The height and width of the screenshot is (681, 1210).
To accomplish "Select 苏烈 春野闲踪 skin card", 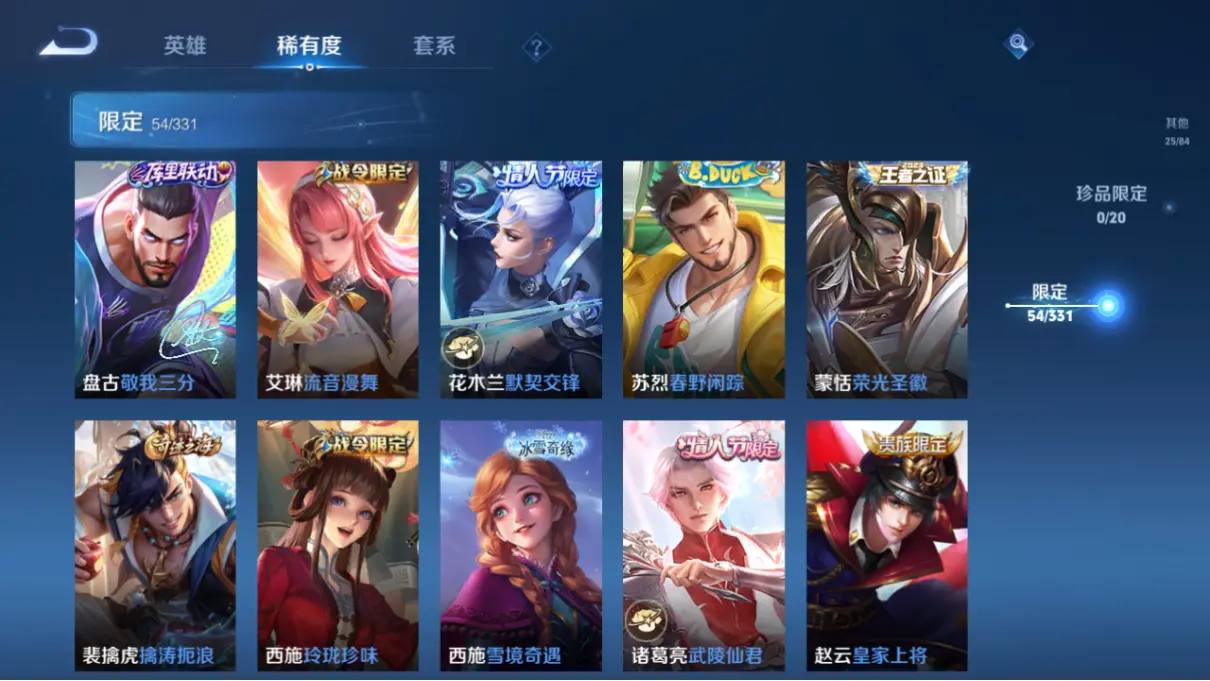I will (x=704, y=279).
